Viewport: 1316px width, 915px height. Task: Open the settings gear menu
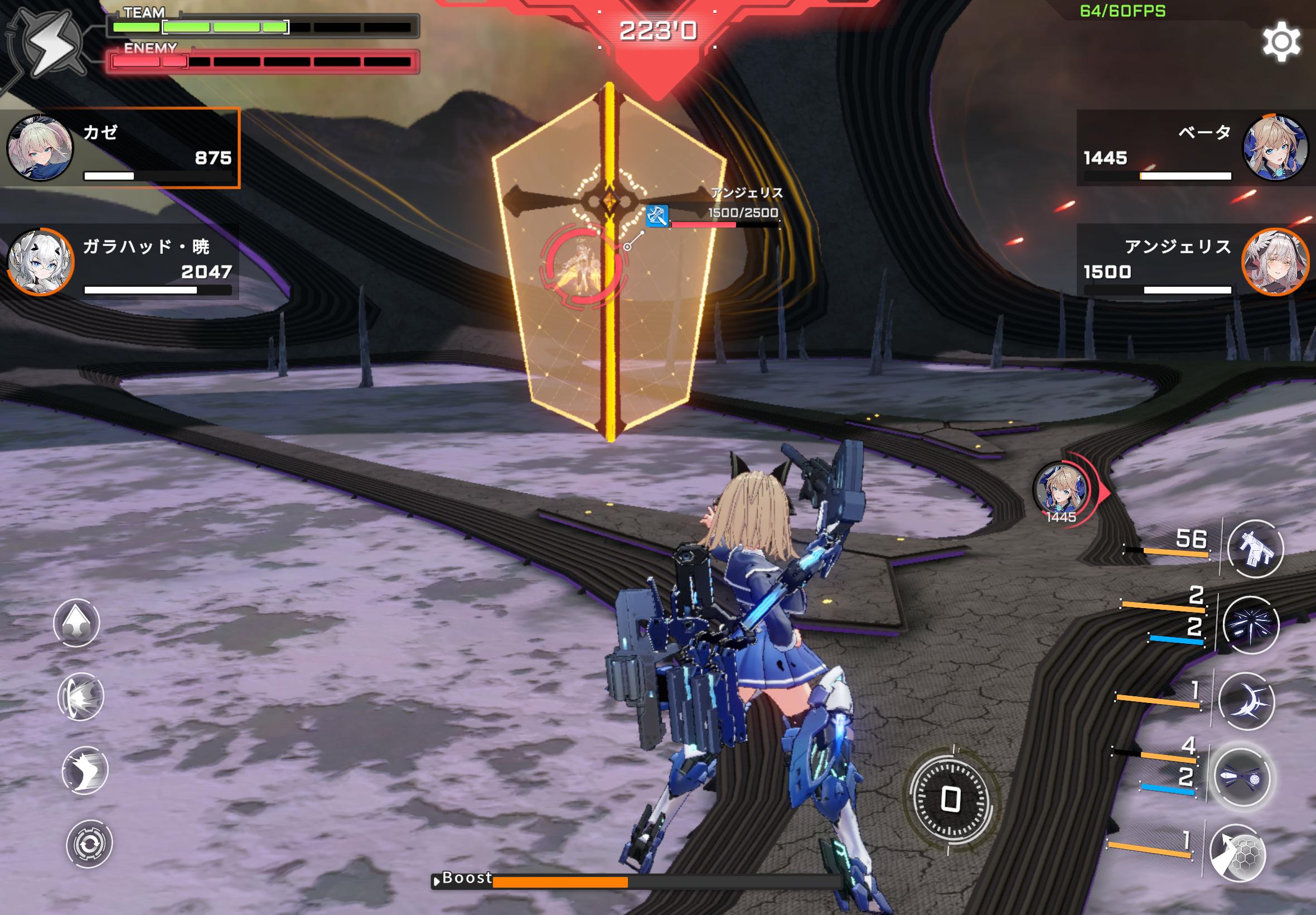point(1281,41)
